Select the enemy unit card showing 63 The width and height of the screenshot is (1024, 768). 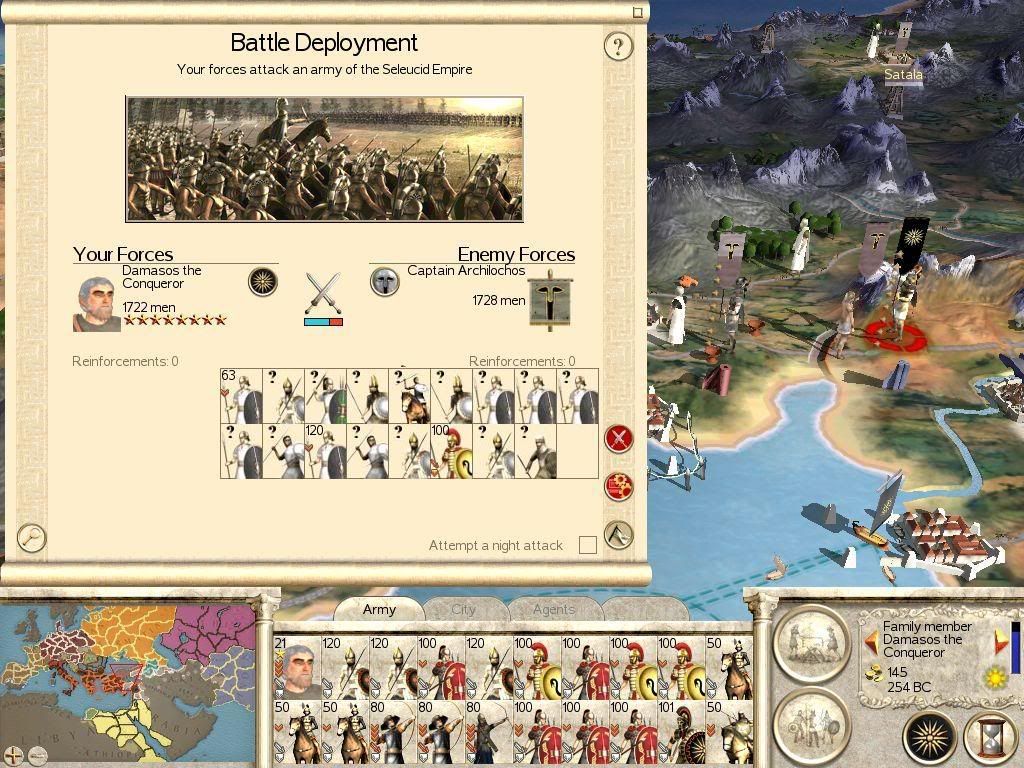tap(241, 396)
